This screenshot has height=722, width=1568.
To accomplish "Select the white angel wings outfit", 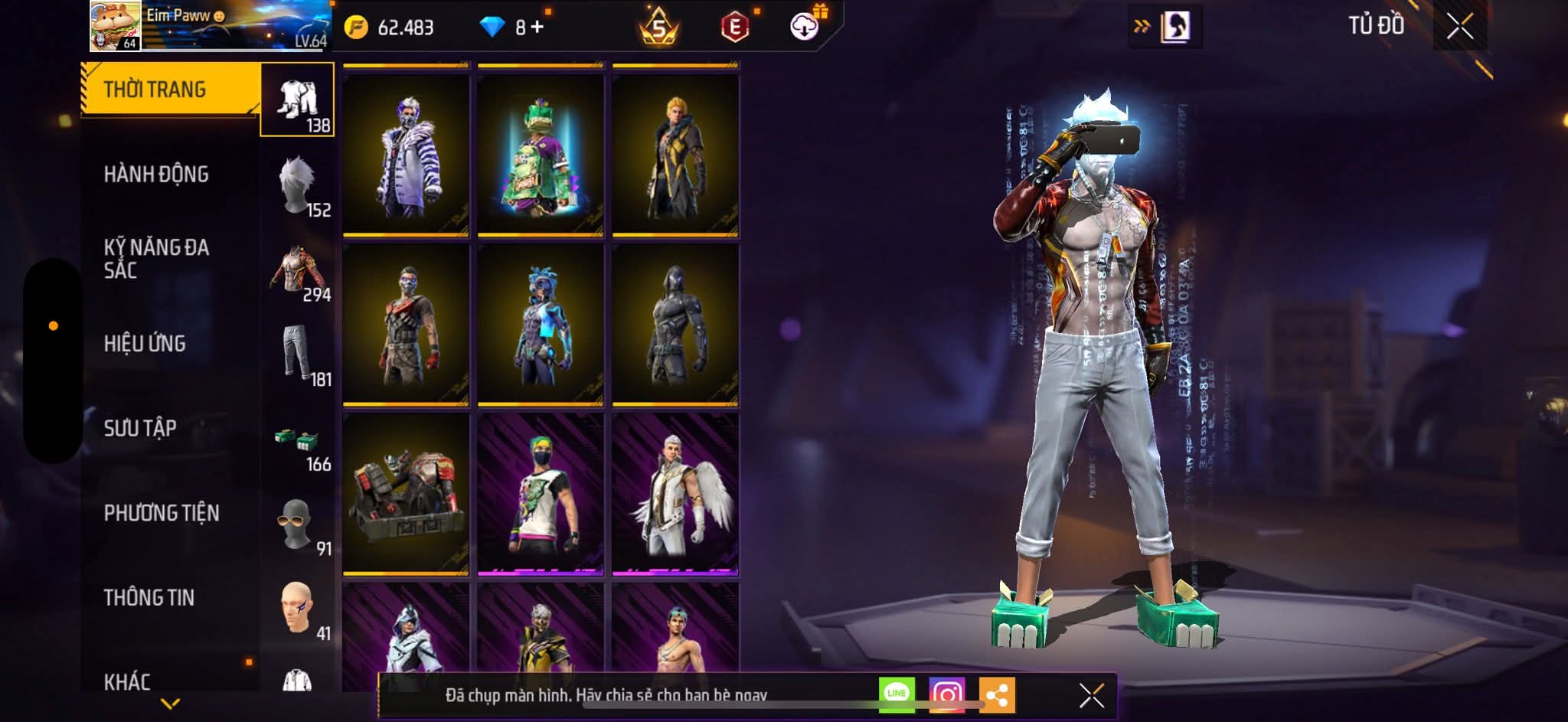I will (675, 494).
